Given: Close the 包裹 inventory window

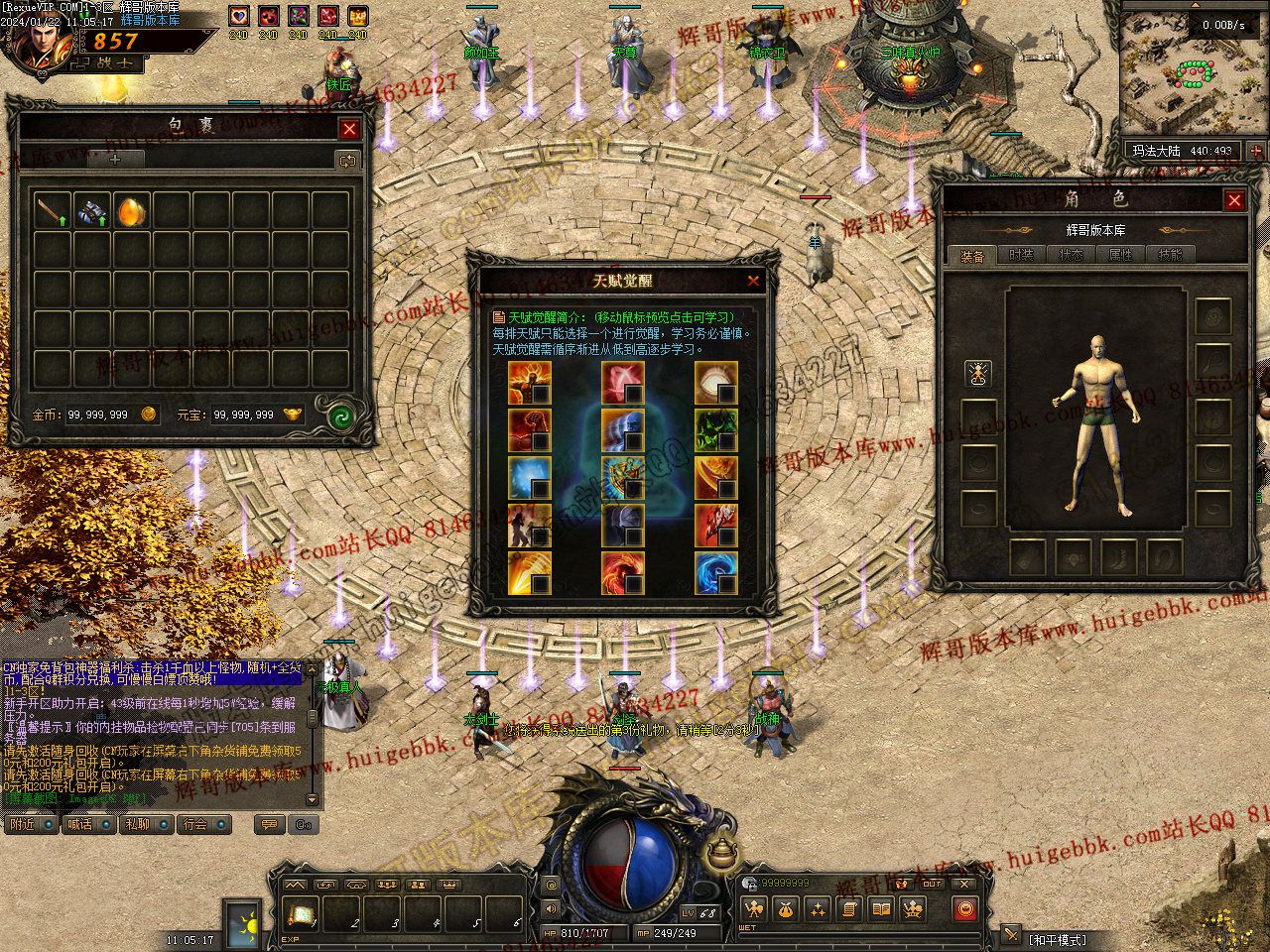Looking at the screenshot, I should (x=349, y=129).
